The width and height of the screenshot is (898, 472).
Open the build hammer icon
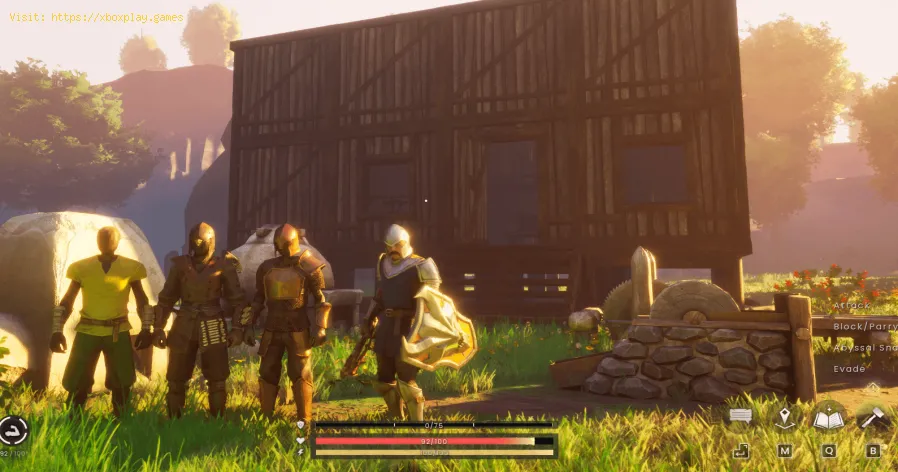tap(872, 417)
